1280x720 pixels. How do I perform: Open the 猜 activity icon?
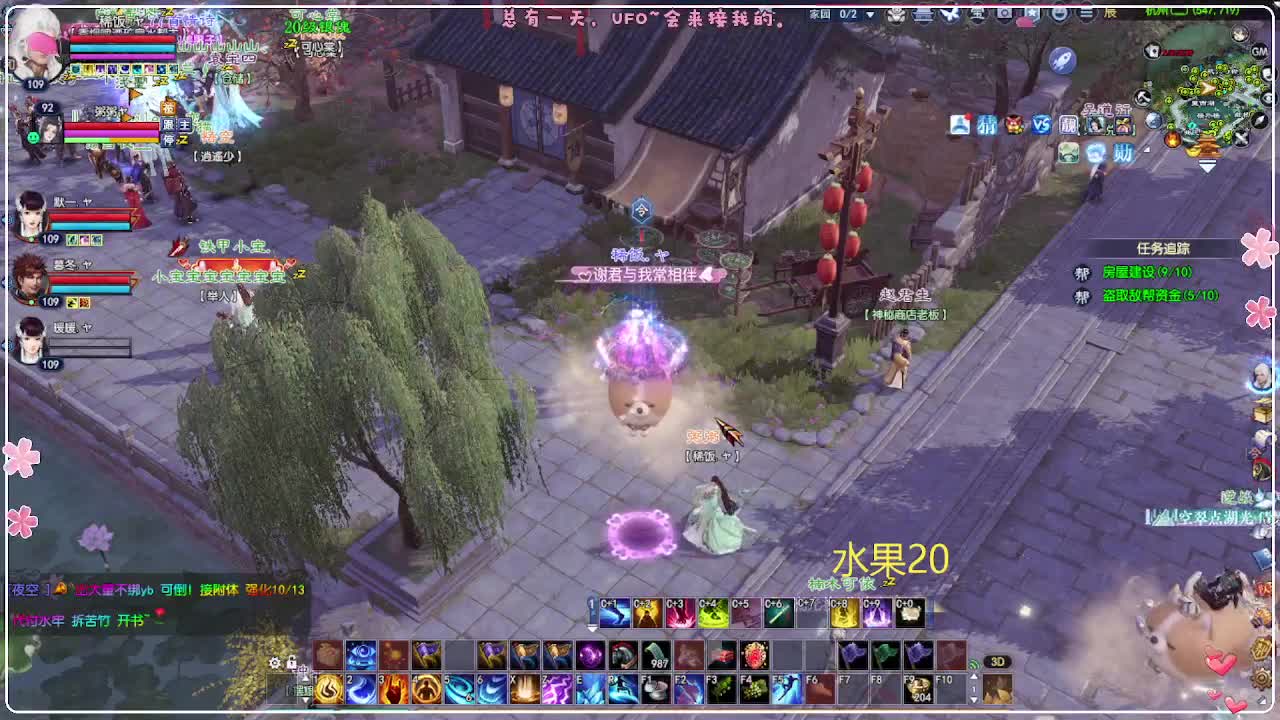point(987,124)
